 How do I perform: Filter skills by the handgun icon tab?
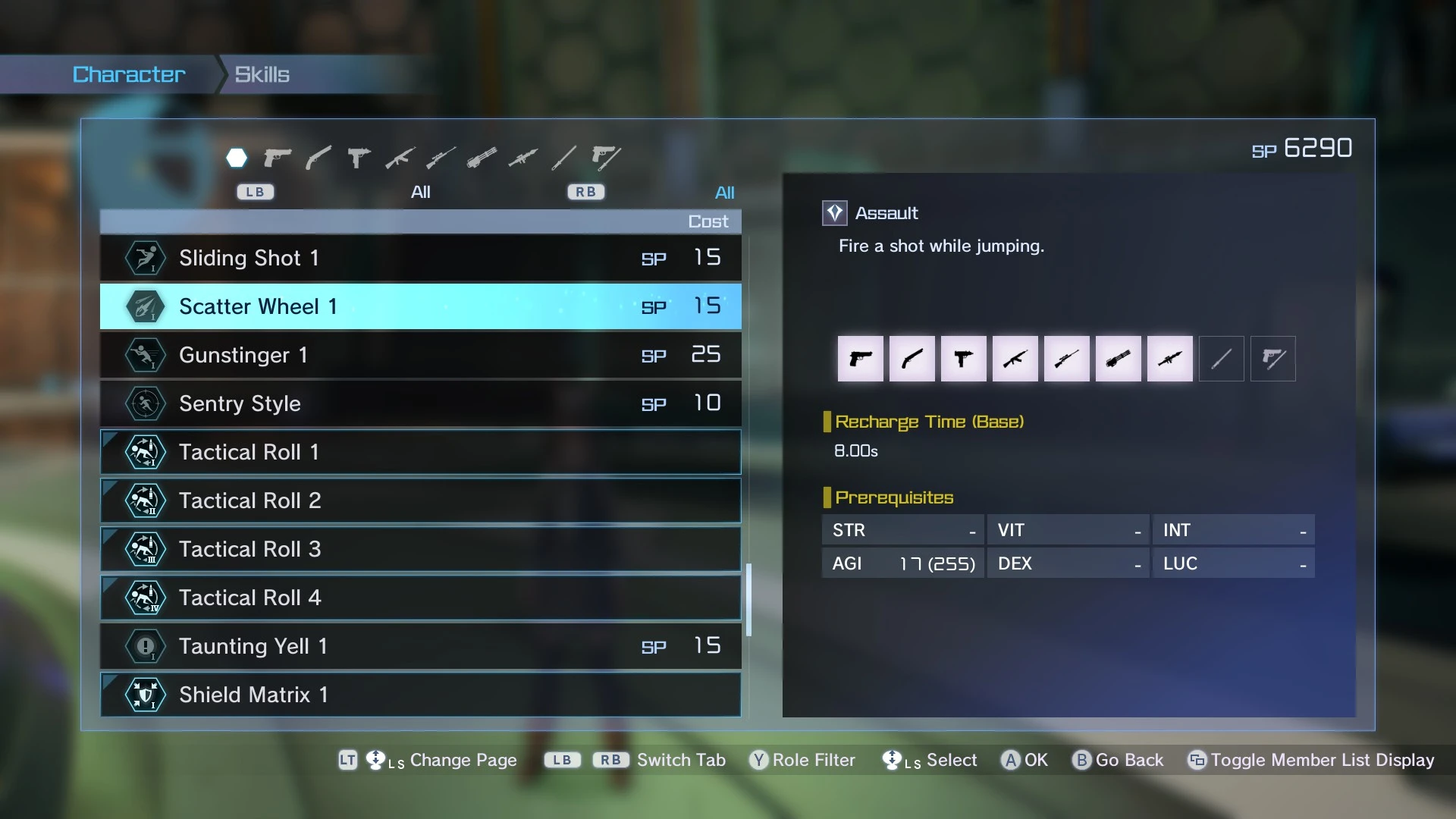[278, 158]
